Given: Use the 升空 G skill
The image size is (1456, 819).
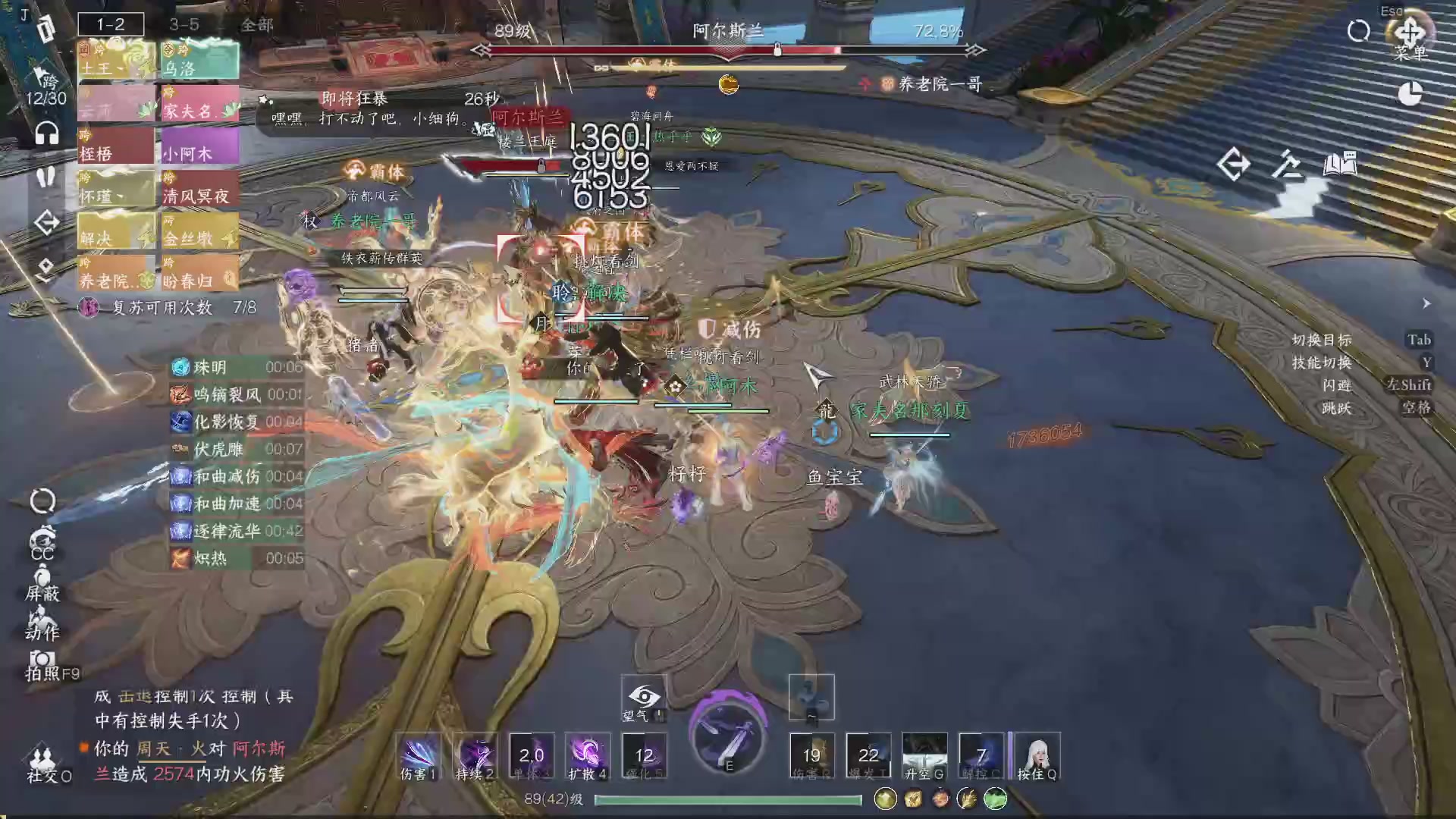Looking at the screenshot, I should tap(924, 755).
